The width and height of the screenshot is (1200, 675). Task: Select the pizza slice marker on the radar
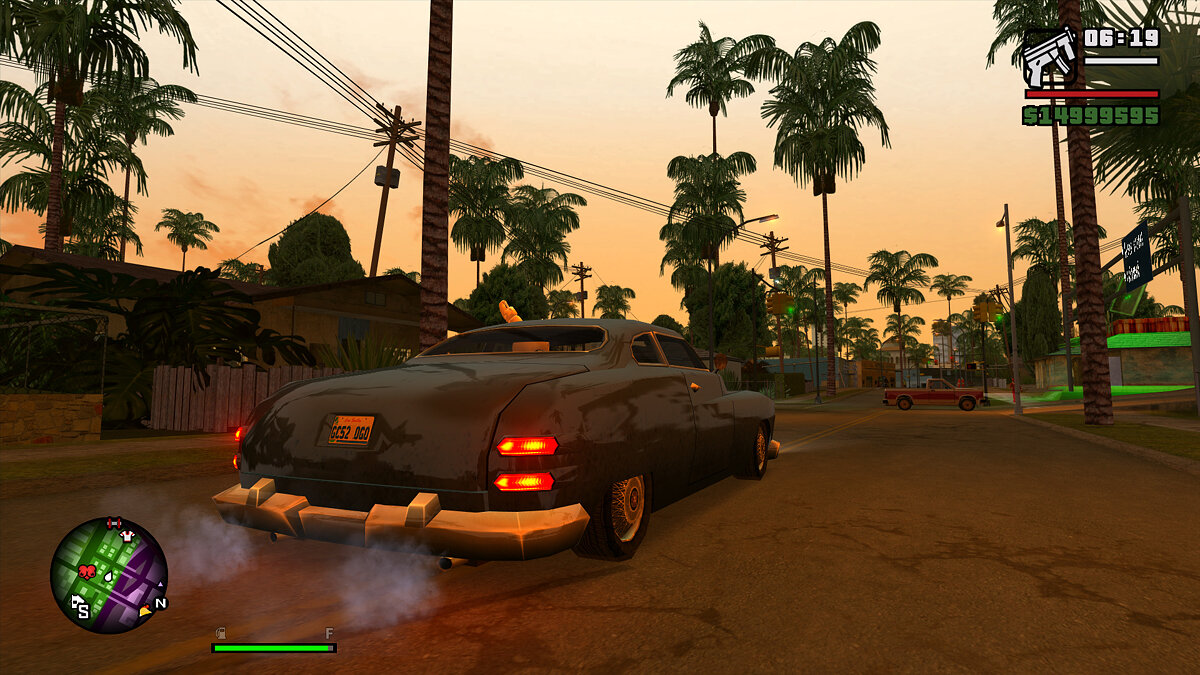coord(145,609)
